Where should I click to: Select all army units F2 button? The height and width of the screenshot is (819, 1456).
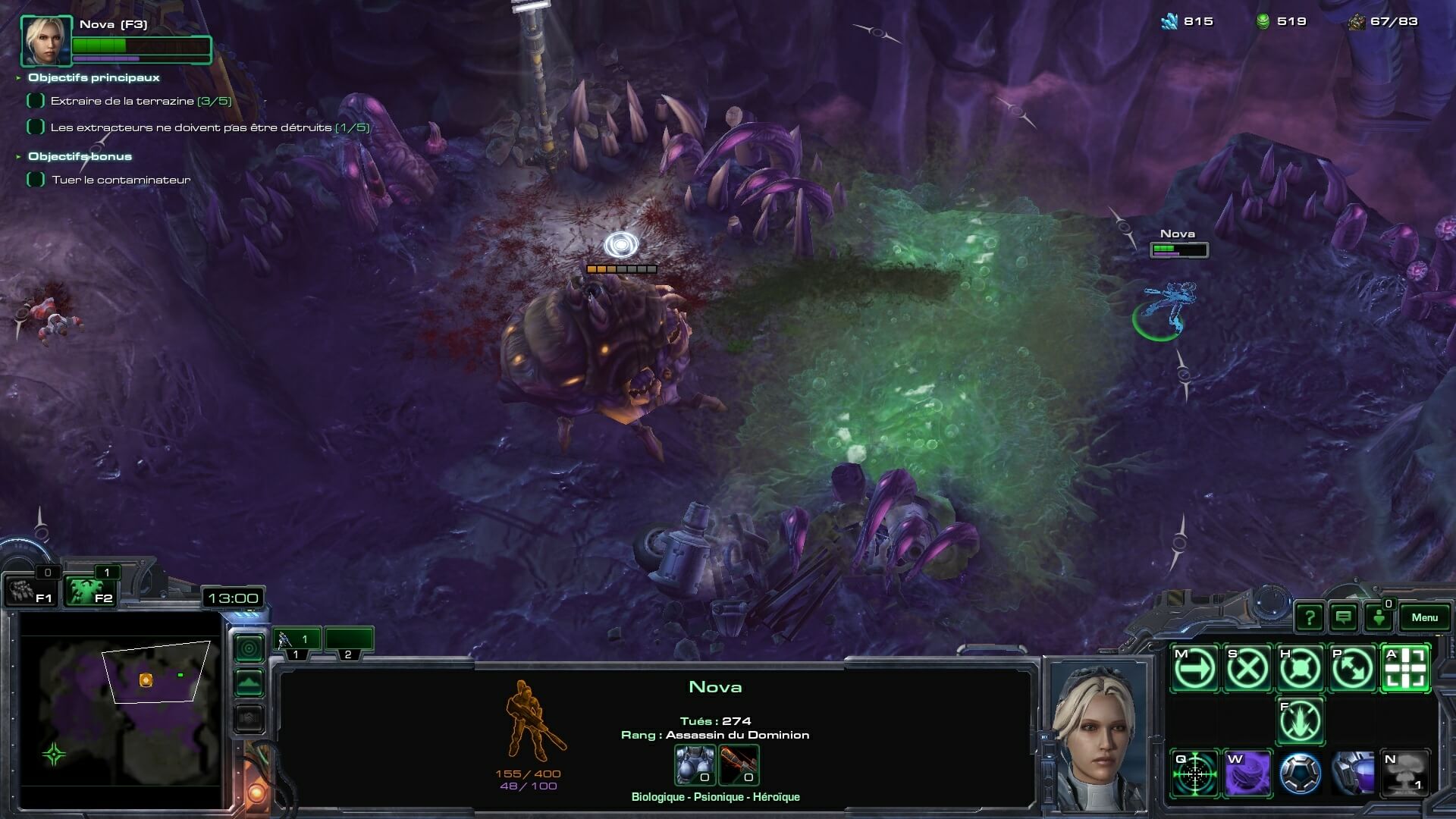(x=89, y=591)
